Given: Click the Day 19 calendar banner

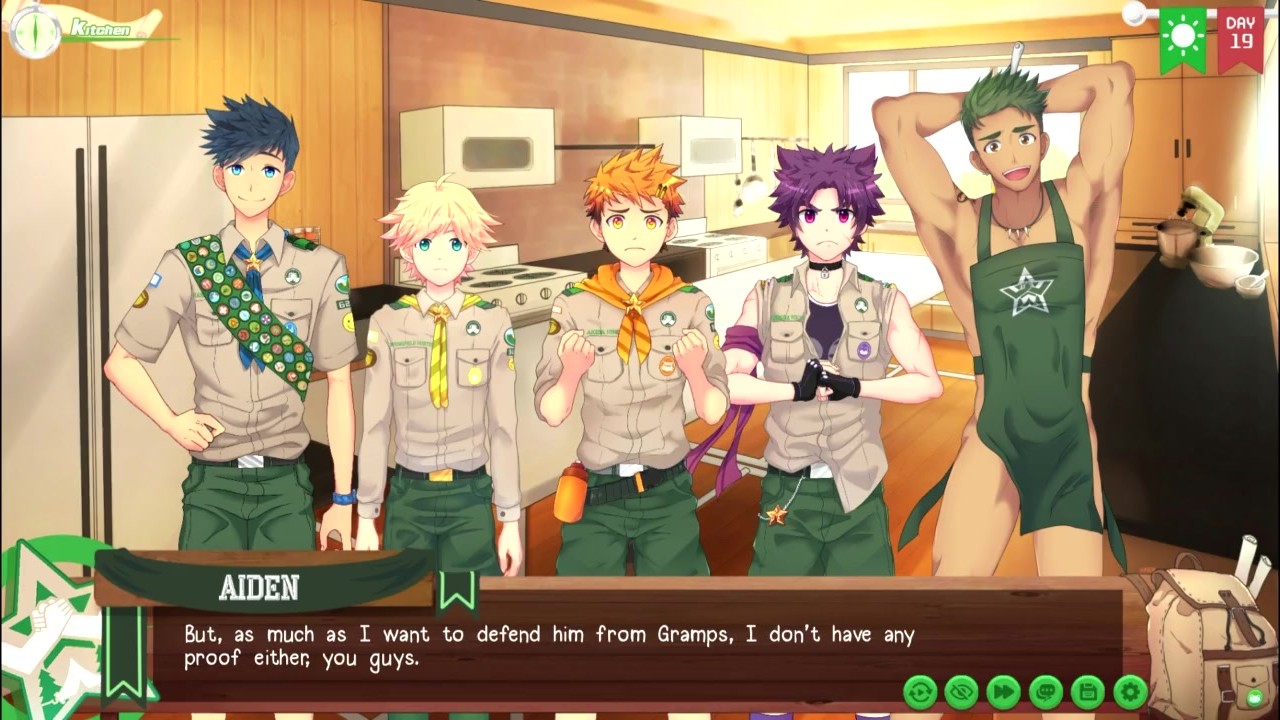Looking at the screenshot, I should (x=1240, y=34).
